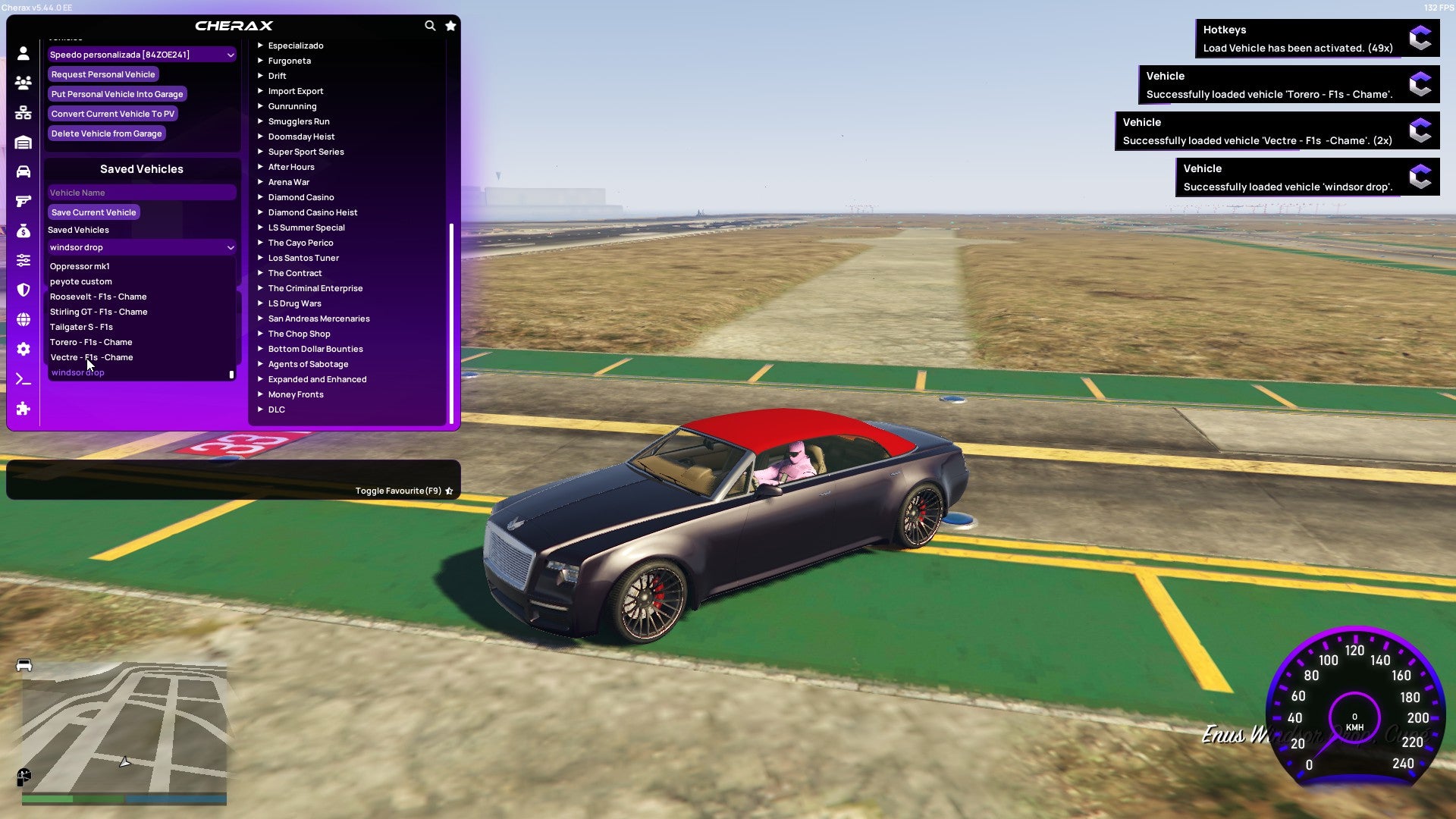Screen dimensions: 1456x819
Task: Click the search magnifier in title bar
Action: (430, 25)
